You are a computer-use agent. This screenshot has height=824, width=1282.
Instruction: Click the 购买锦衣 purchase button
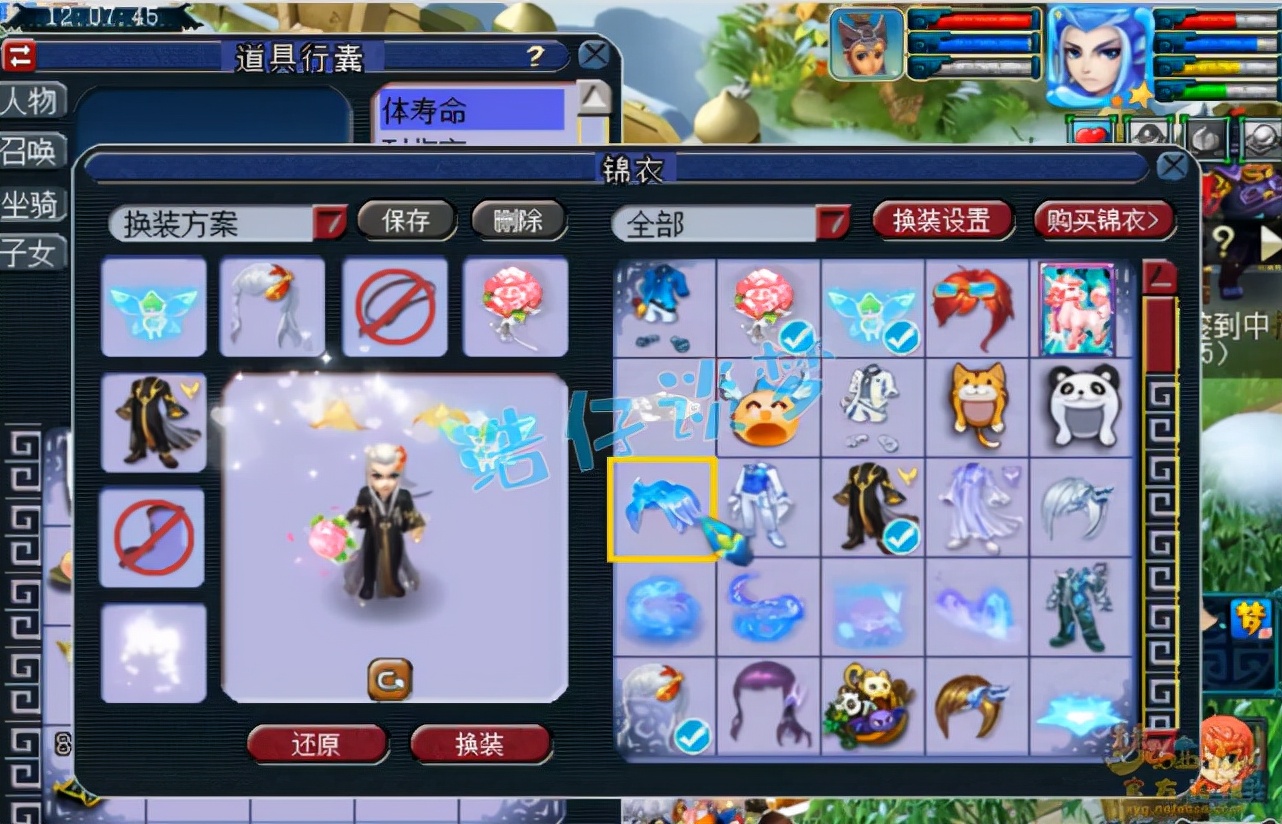pos(1103,221)
